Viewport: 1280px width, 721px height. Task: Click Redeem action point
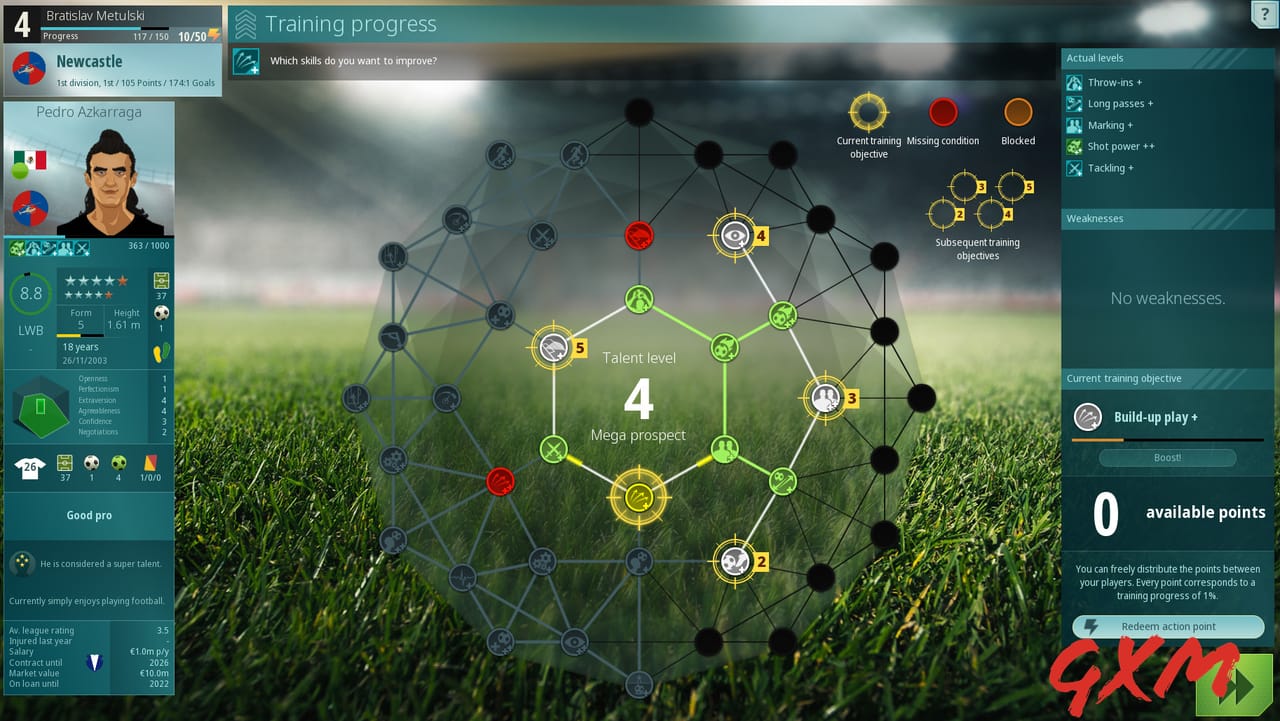[x=1167, y=627]
